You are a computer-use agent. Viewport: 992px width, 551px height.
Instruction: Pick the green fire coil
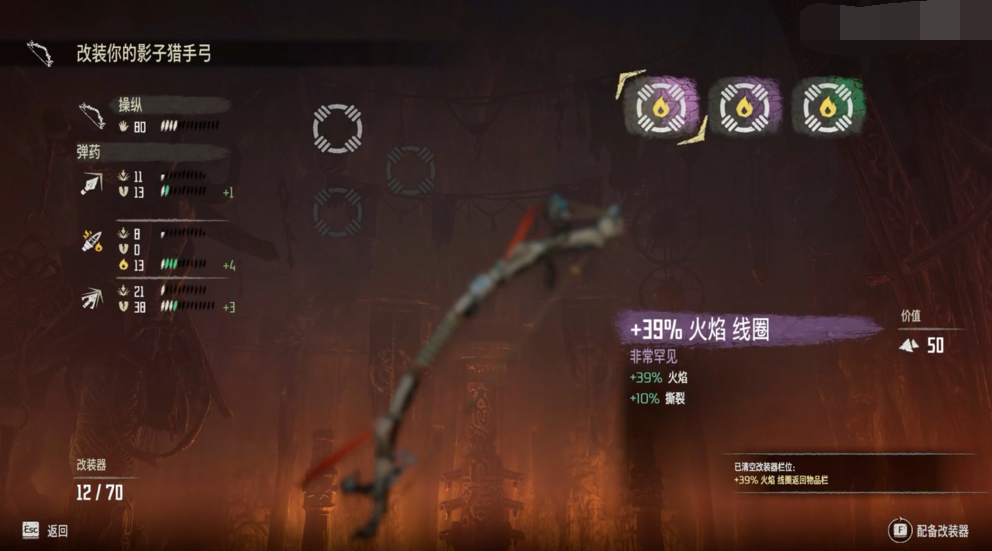pos(827,107)
